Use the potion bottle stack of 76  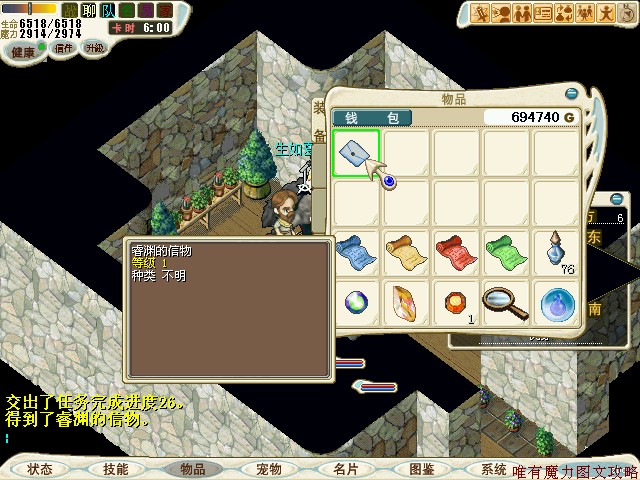pos(556,250)
